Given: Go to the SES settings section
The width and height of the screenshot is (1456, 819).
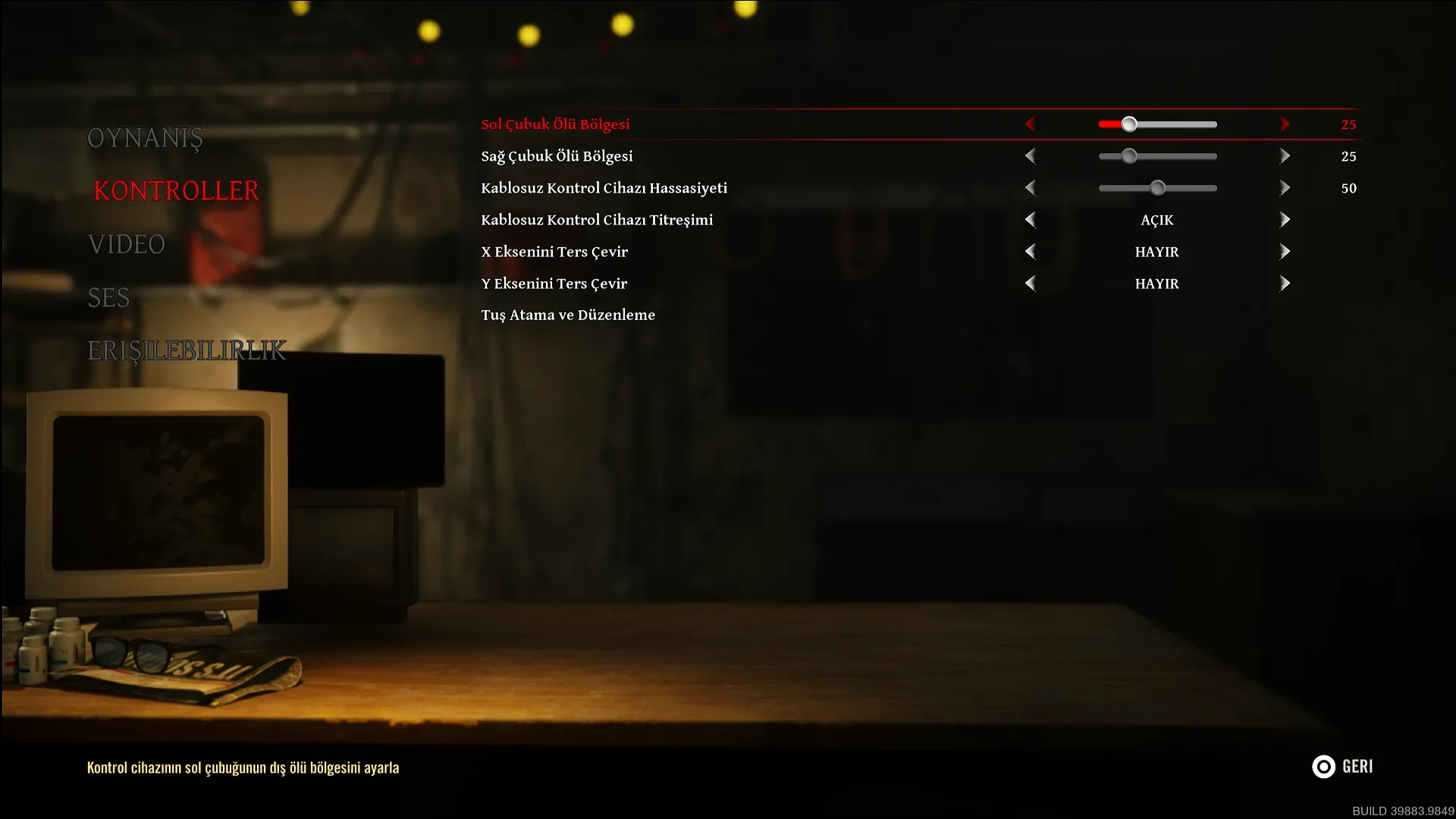Looking at the screenshot, I should click(108, 297).
